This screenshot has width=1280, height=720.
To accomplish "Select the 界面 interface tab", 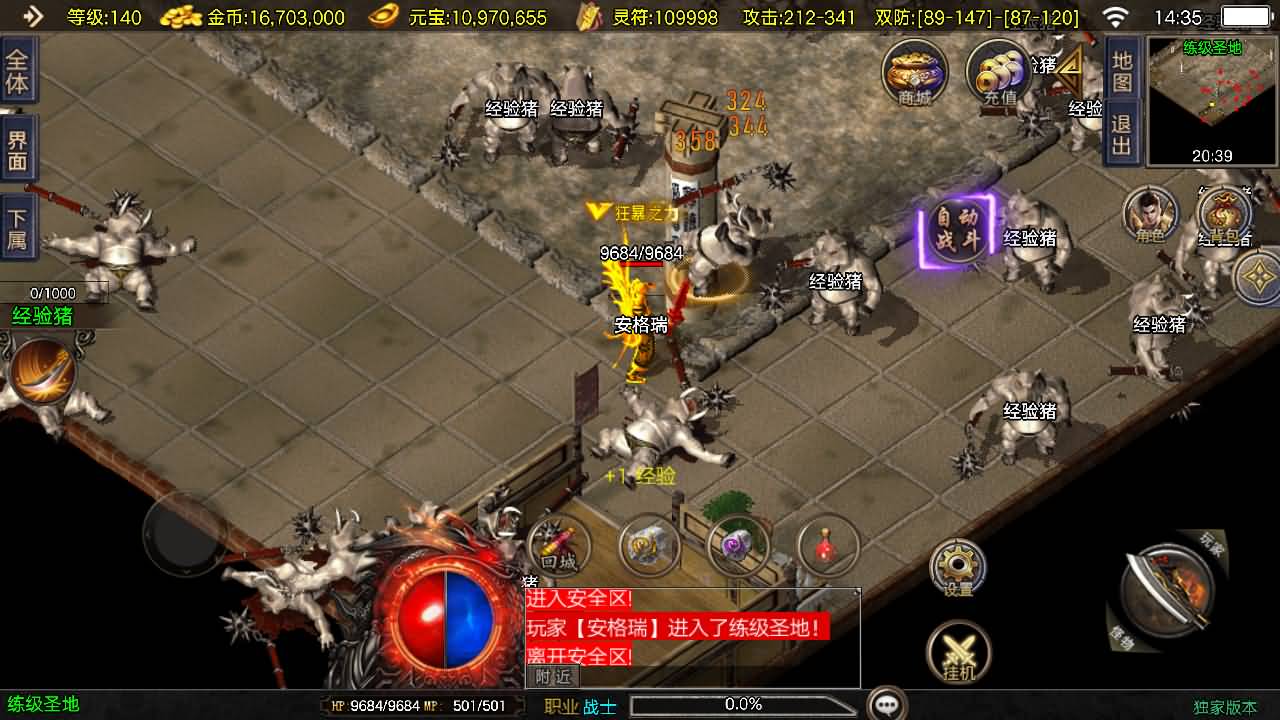I will pyautogui.click(x=18, y=152).
